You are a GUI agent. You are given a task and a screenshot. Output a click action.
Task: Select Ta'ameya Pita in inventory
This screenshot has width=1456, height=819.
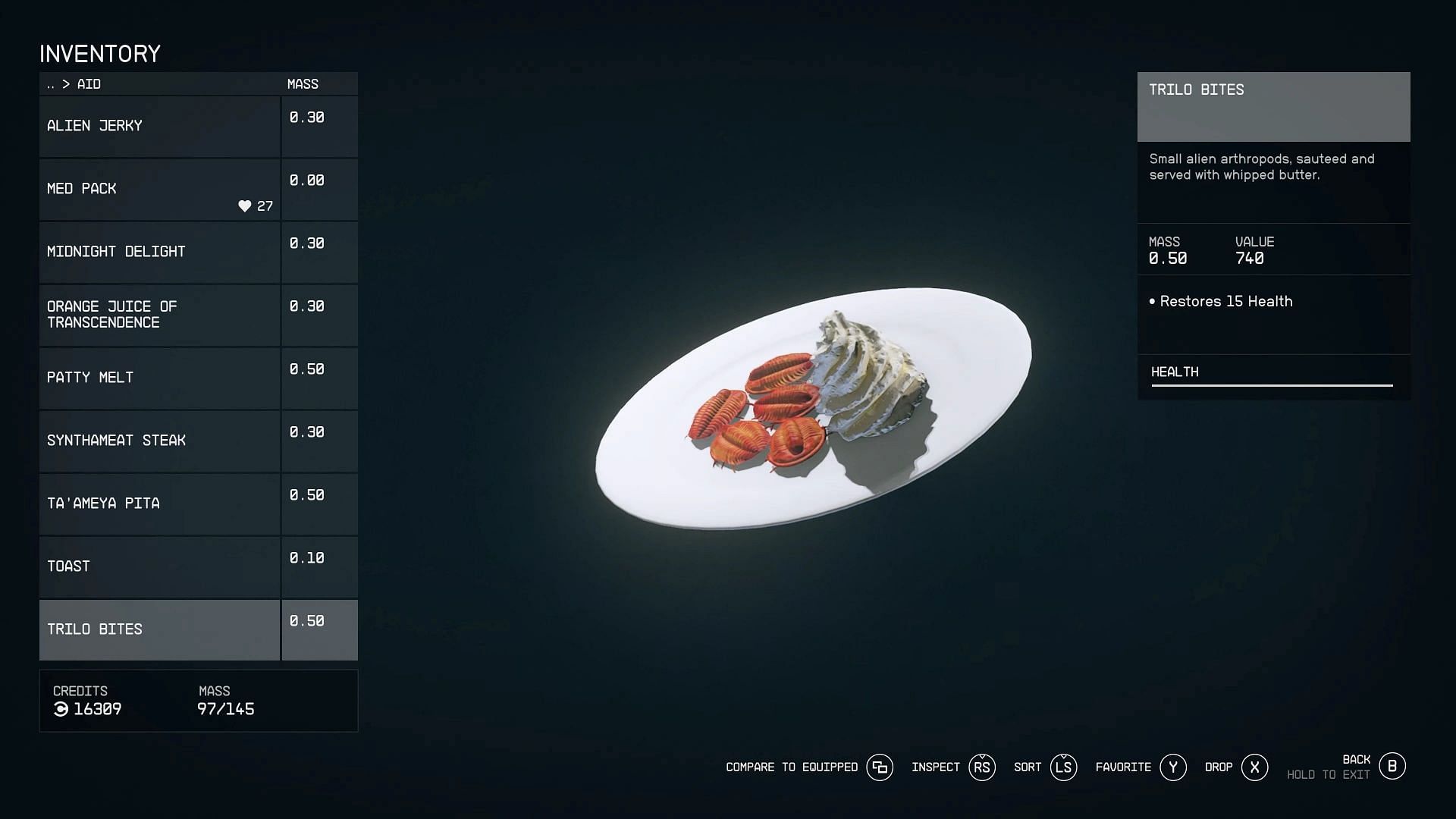159,504
